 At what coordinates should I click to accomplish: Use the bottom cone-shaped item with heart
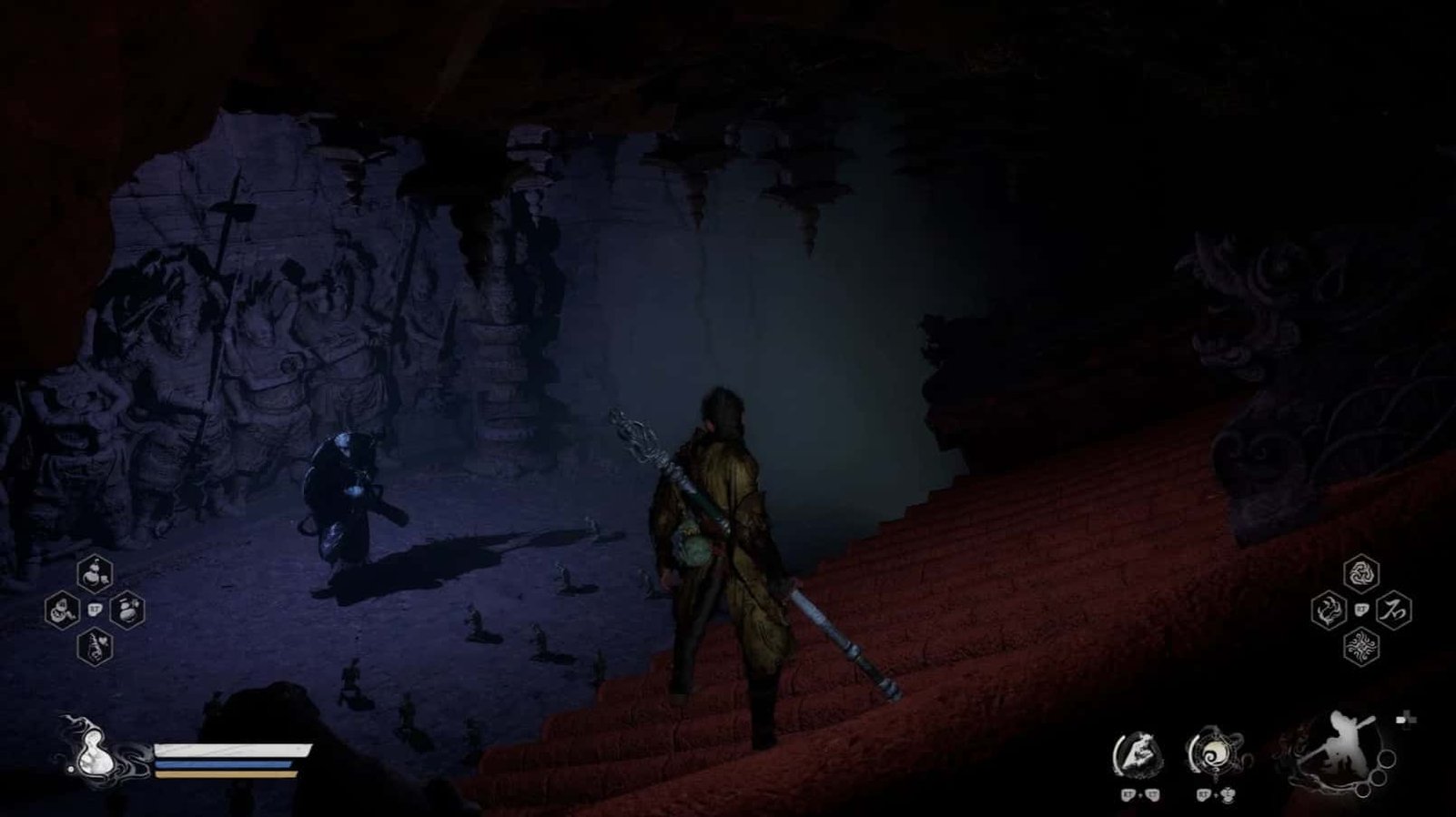(x=96, y=647)
